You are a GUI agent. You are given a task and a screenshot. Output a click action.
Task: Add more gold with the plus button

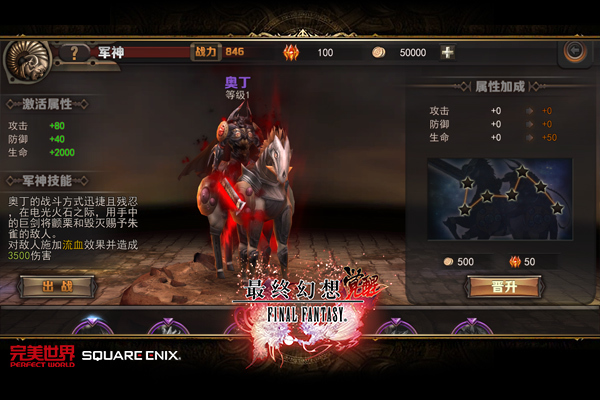(447, 52)
